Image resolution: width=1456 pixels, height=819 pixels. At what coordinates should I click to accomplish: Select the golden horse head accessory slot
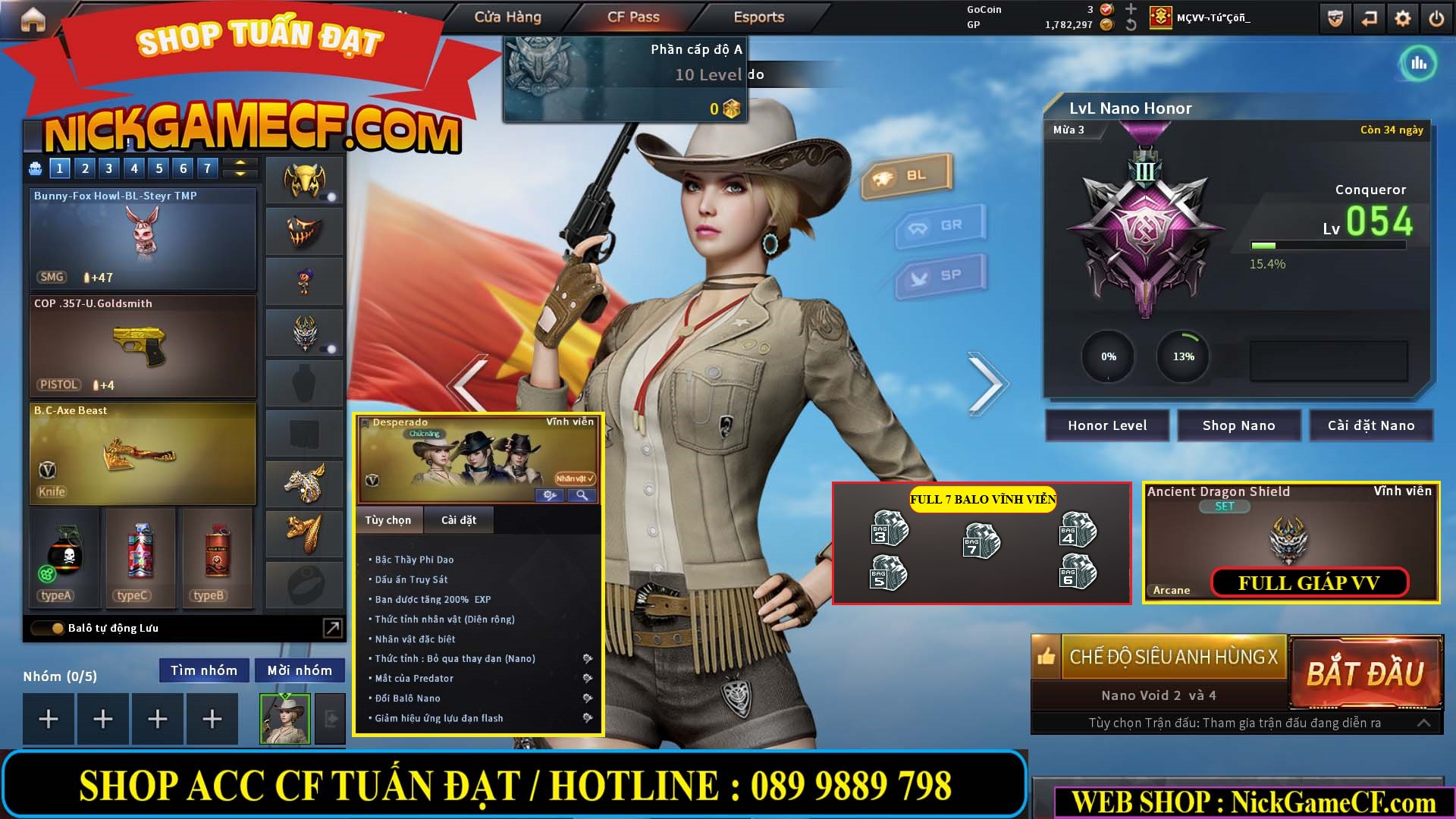303,483
